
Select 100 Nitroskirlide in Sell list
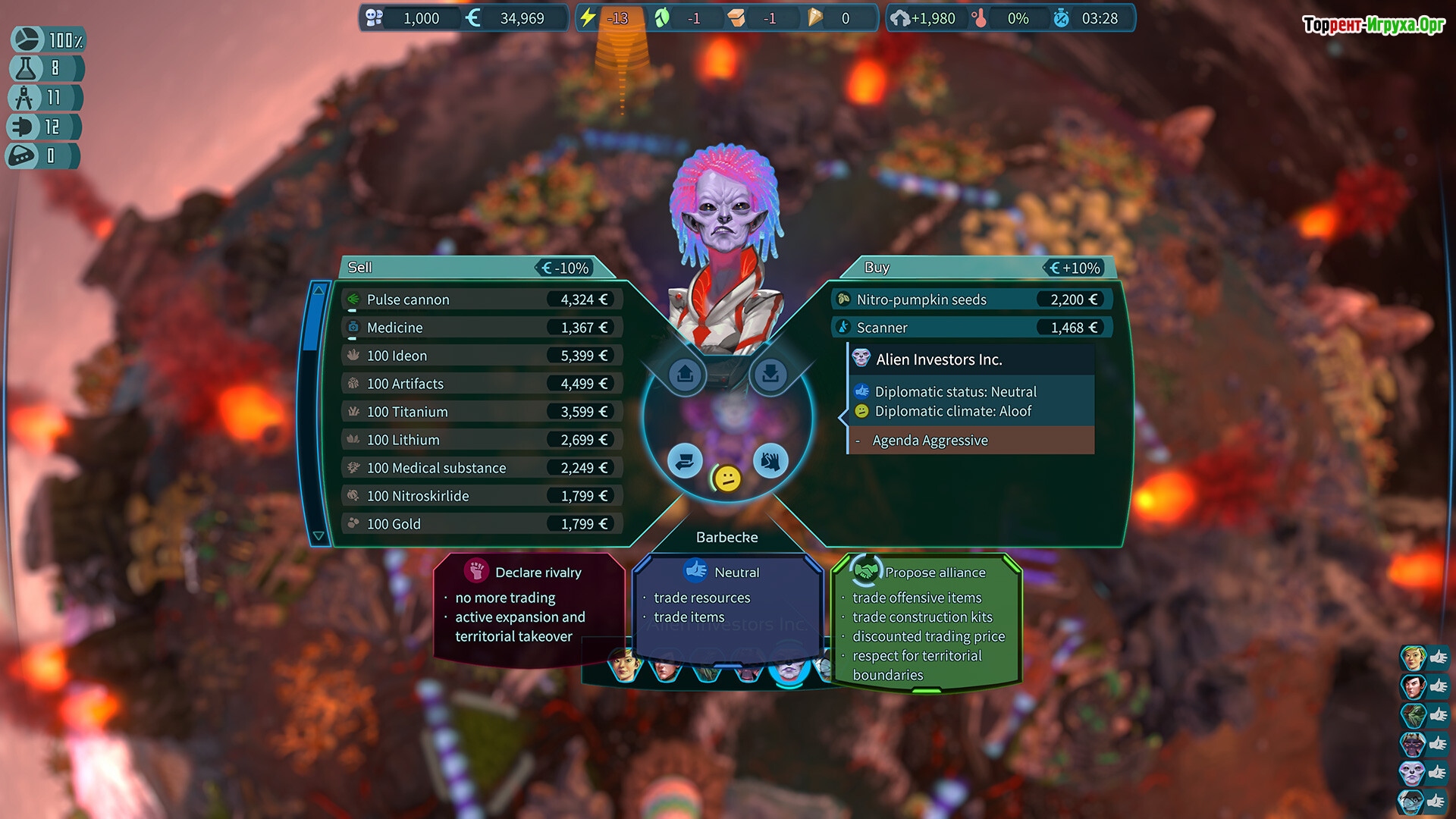tap(482, 496)
